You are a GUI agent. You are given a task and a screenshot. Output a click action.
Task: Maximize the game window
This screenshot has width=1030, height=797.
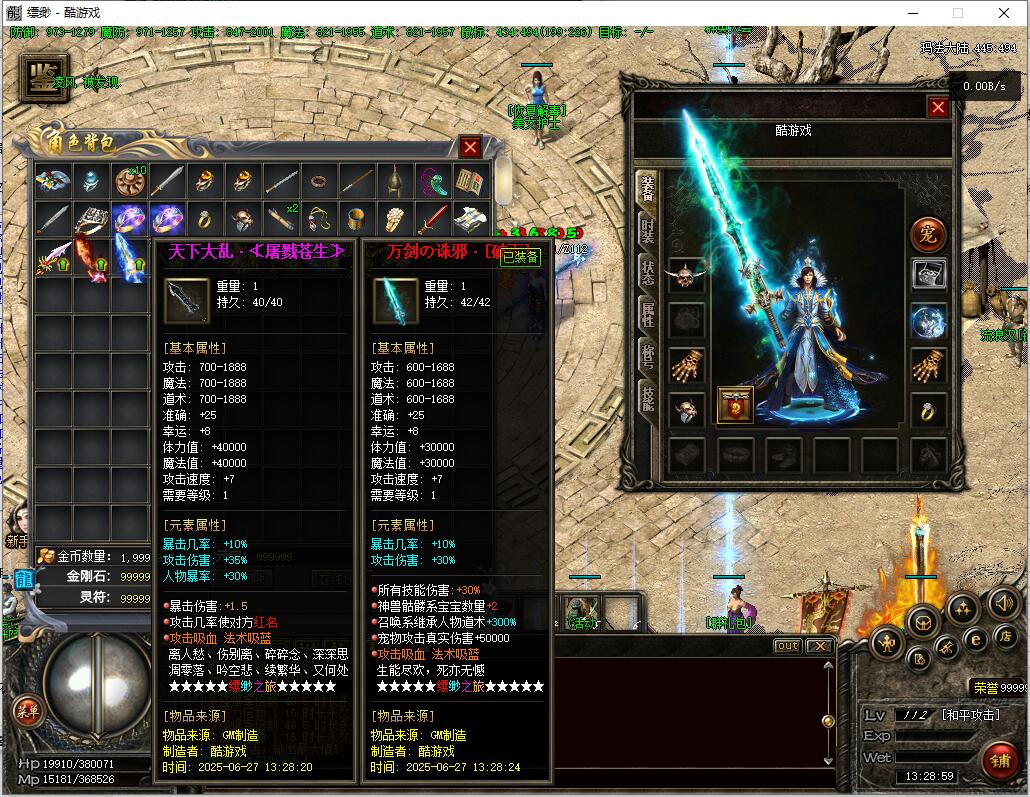[x=958, y=13]
